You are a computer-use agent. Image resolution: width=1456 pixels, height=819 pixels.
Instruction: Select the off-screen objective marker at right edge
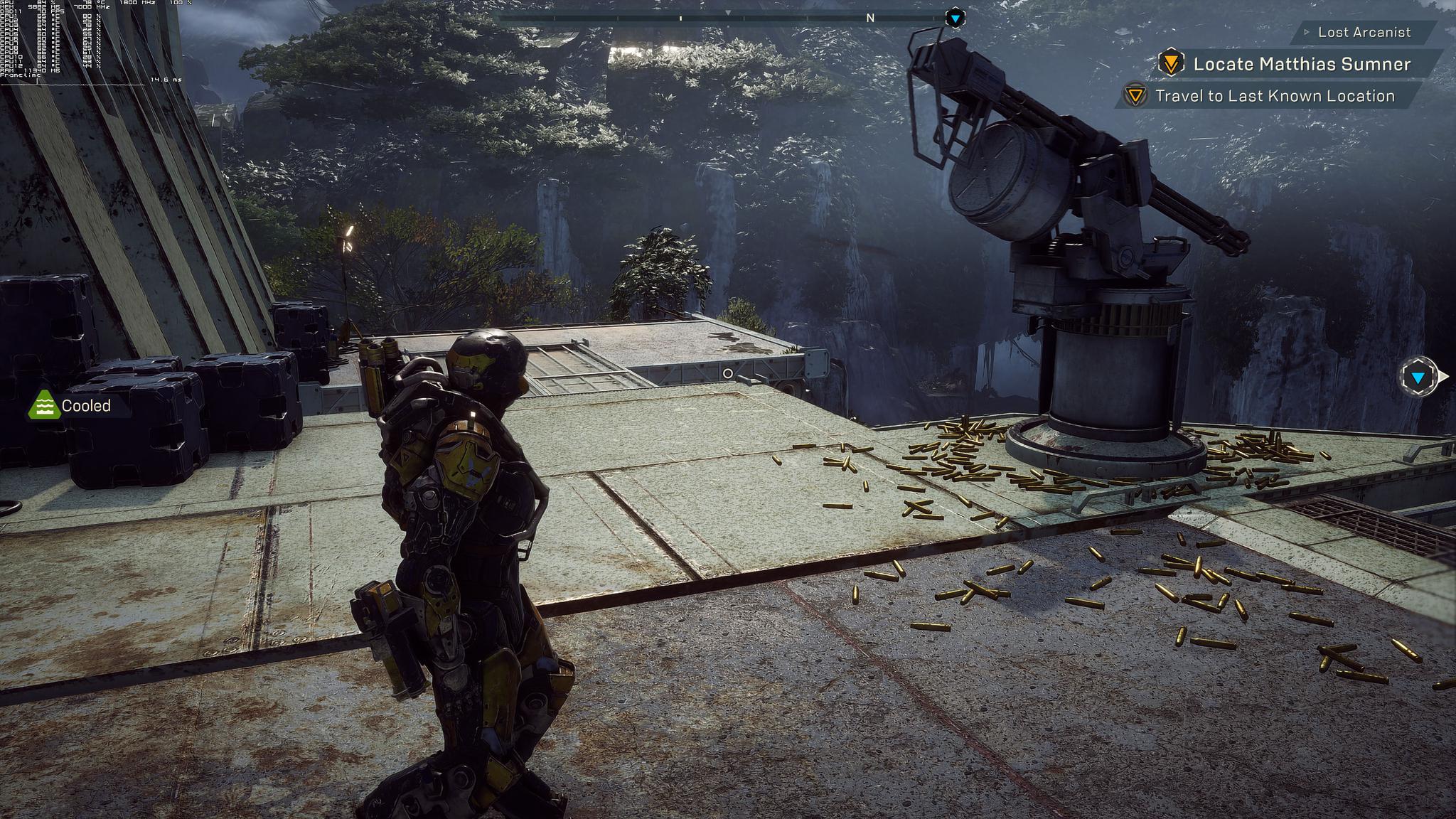1418,378
